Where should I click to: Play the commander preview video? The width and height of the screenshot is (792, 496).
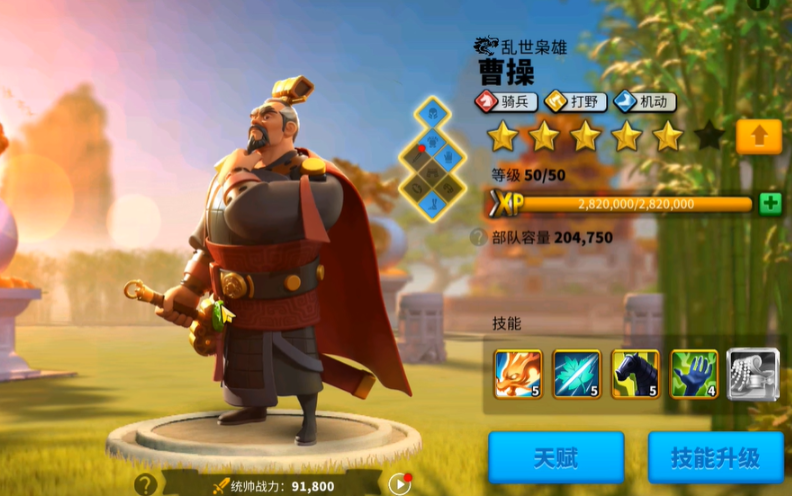tap(399, 484)
